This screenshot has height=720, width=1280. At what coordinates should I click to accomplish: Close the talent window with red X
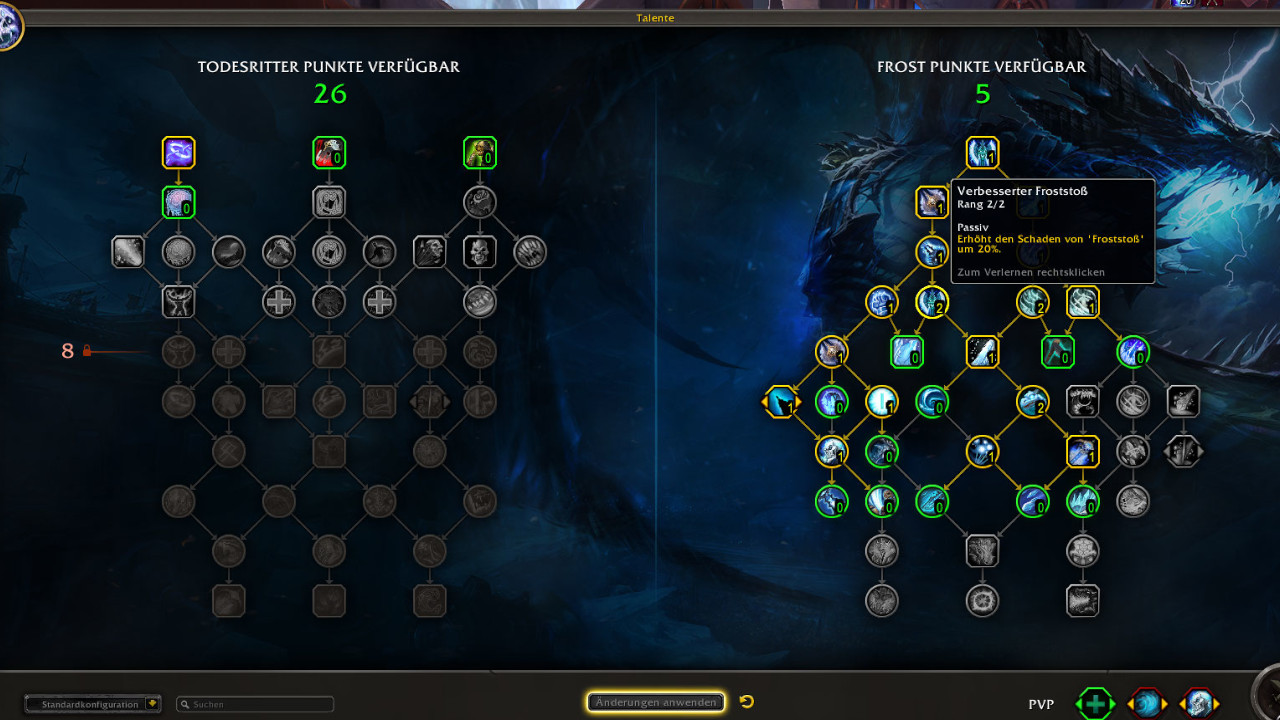[1212, 3]
